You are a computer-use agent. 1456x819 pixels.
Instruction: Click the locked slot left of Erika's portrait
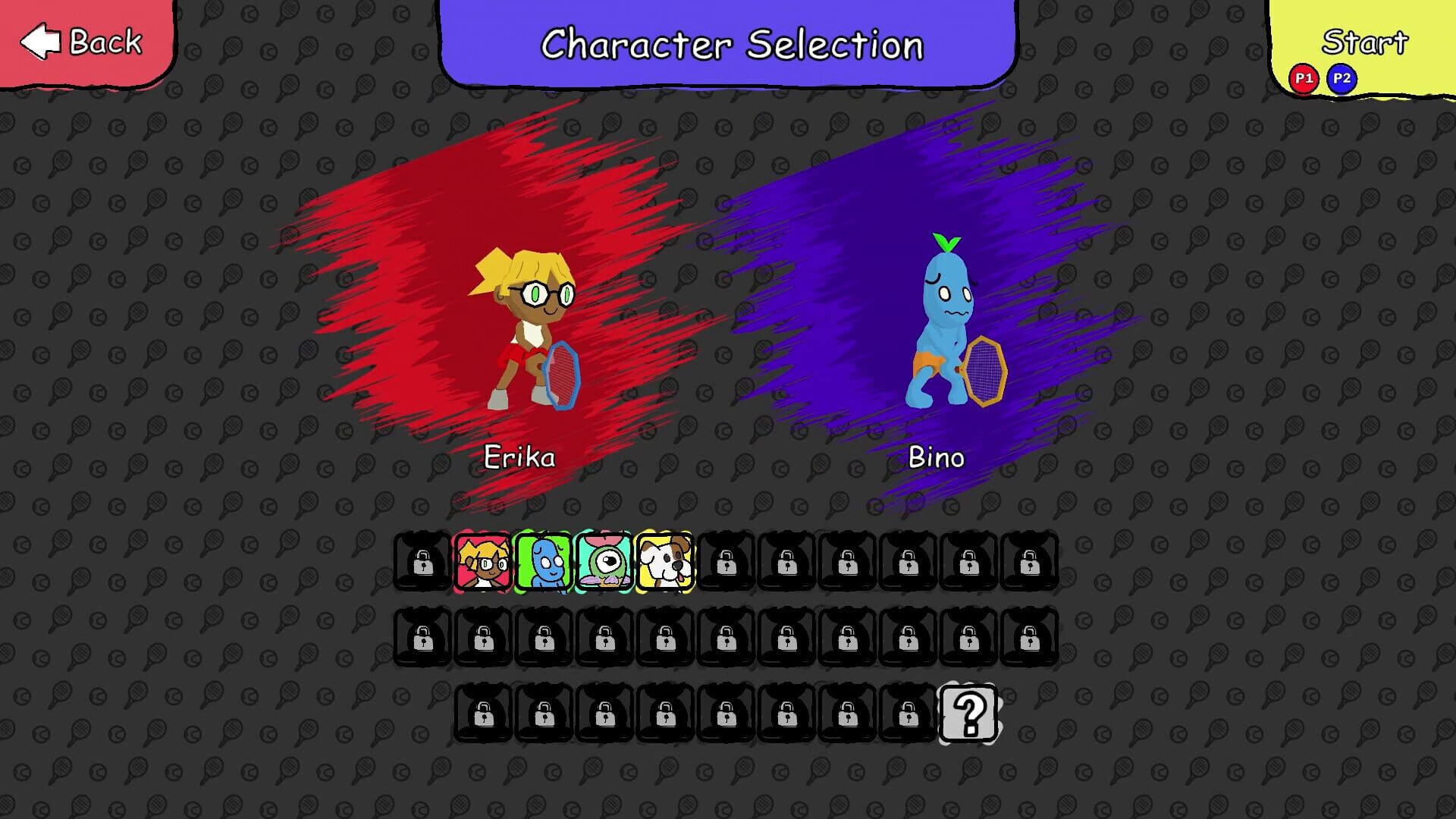(x=422, y=562)
